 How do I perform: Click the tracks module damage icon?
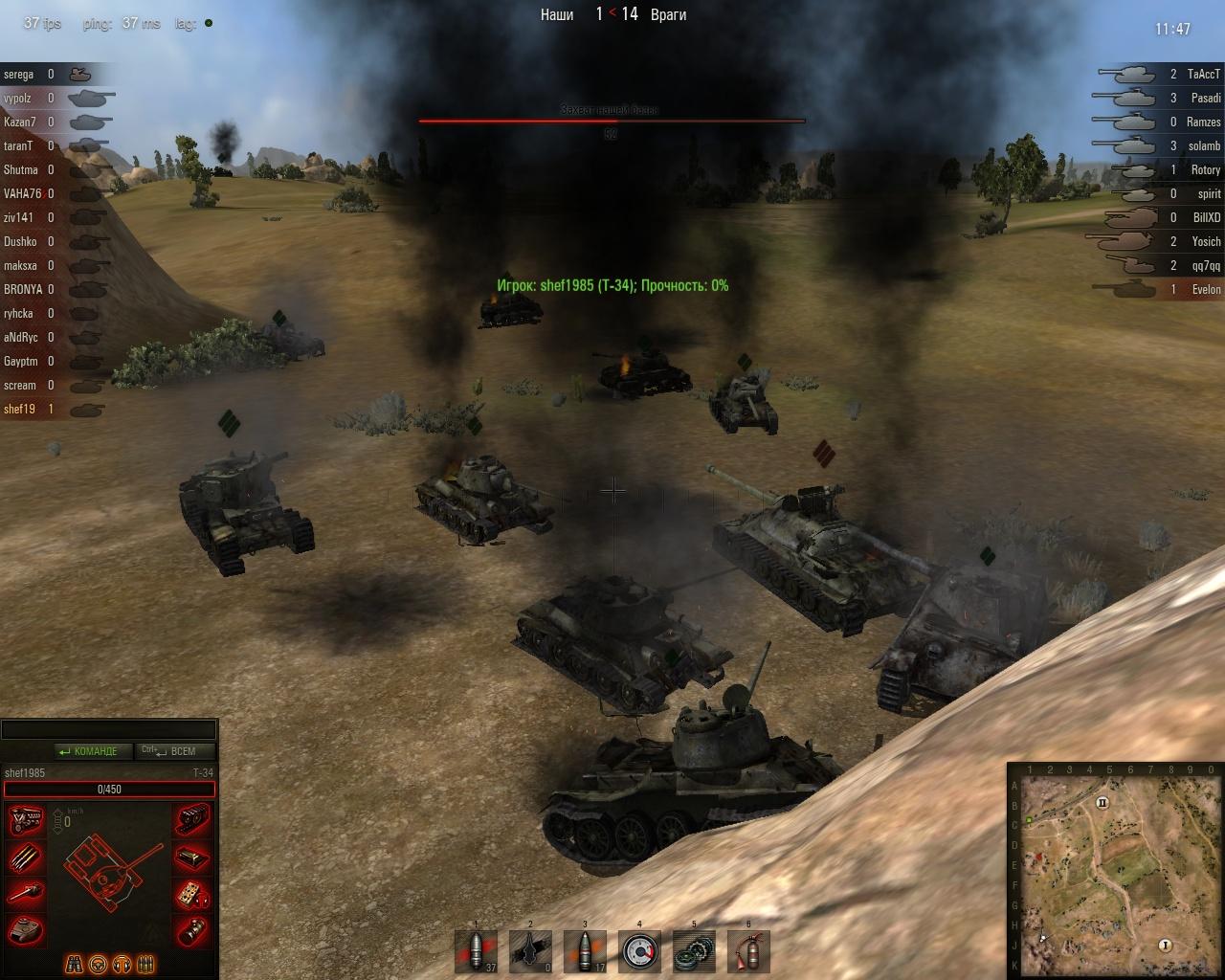(193, 821)
